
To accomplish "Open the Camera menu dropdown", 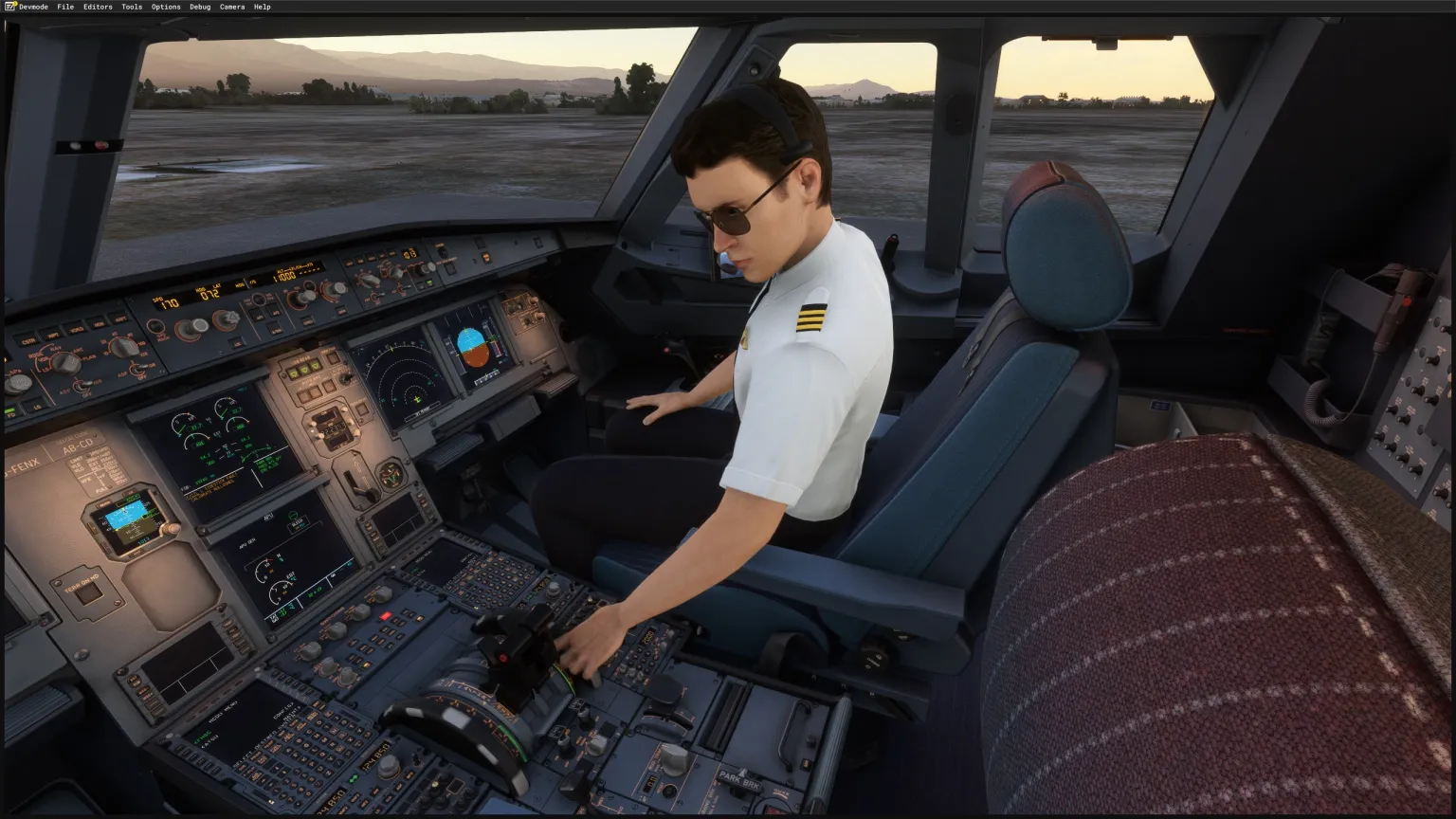I will (x=232, y=7).
